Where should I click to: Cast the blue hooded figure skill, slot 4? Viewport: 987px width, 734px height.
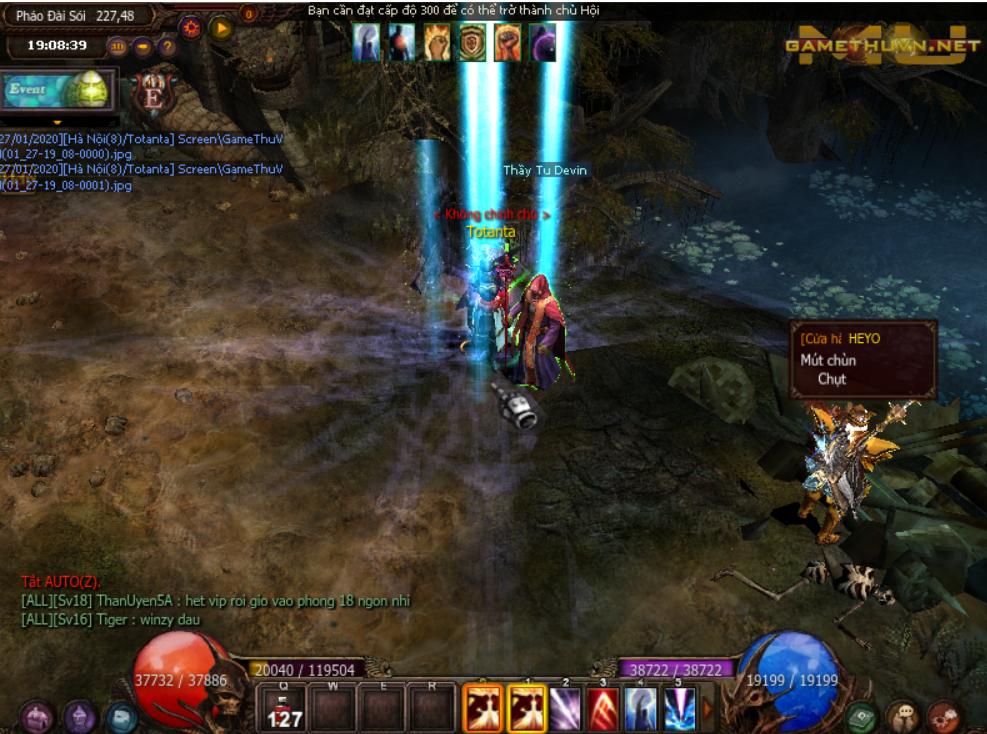(641, 707)
